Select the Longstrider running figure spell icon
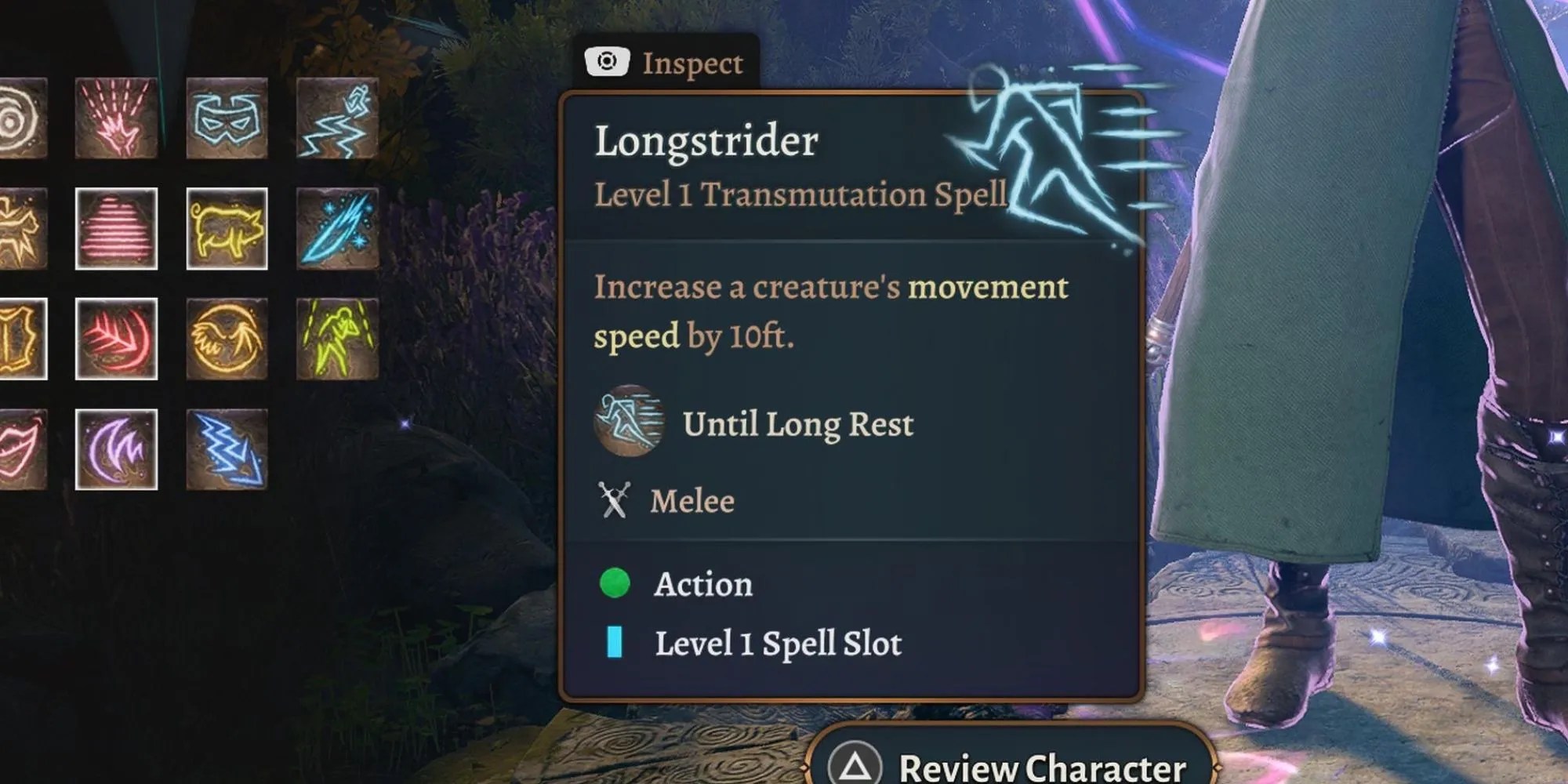Viewport: 1568px width, 784px height. 337,118
